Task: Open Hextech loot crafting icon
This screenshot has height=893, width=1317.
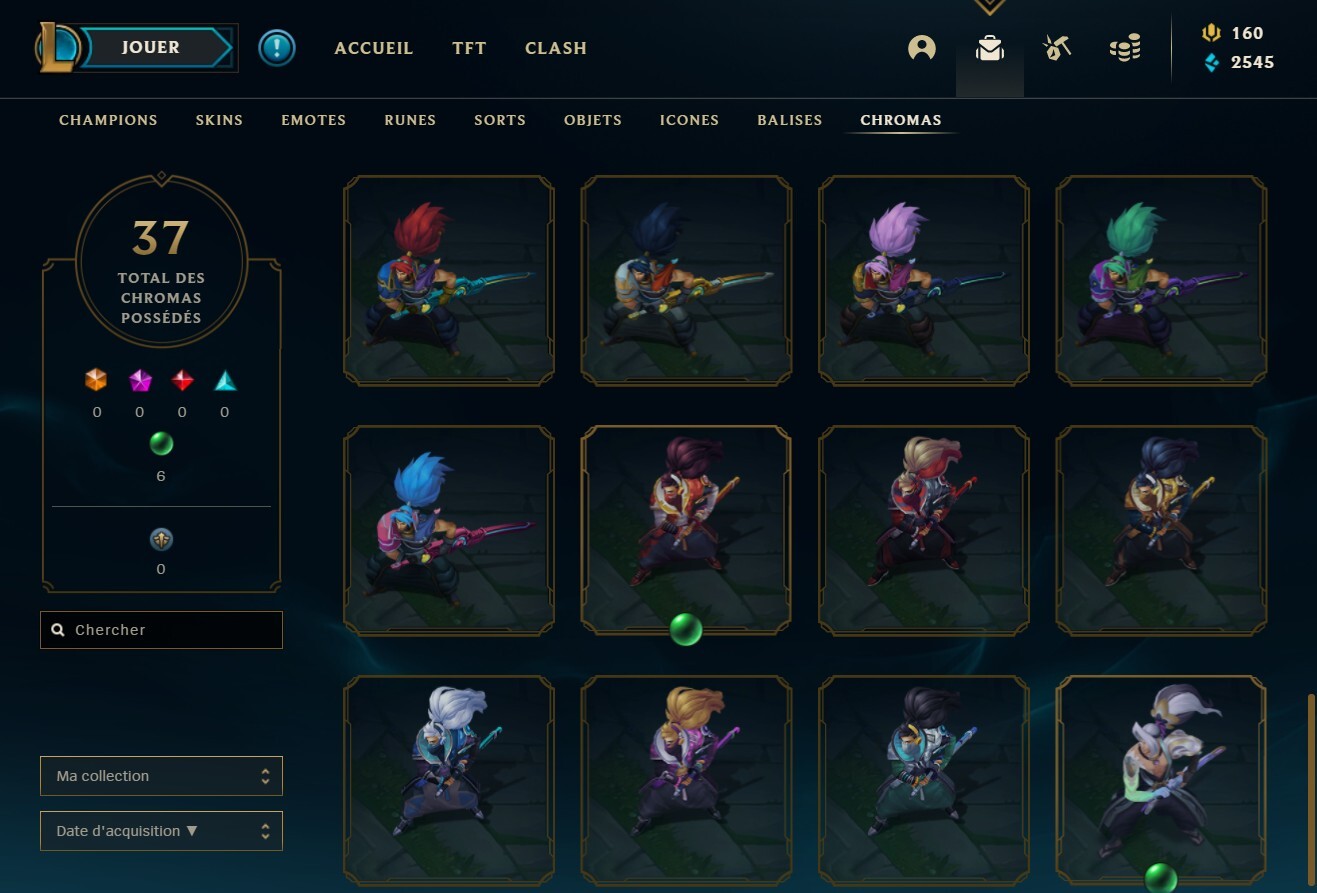Action: tap(1056, 47)
